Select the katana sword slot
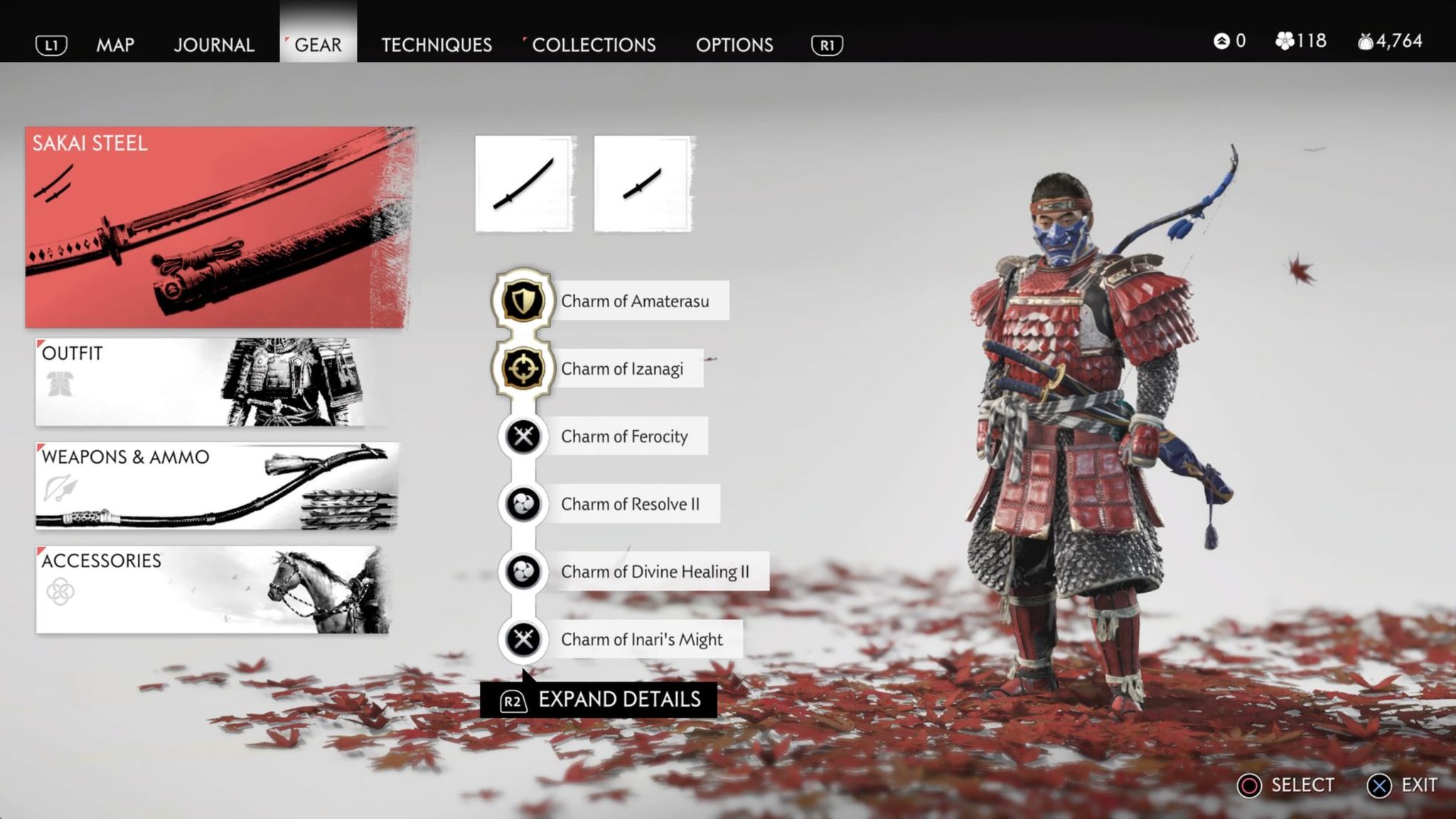This screenshot has width=1456, height=819. coord(525,184)
